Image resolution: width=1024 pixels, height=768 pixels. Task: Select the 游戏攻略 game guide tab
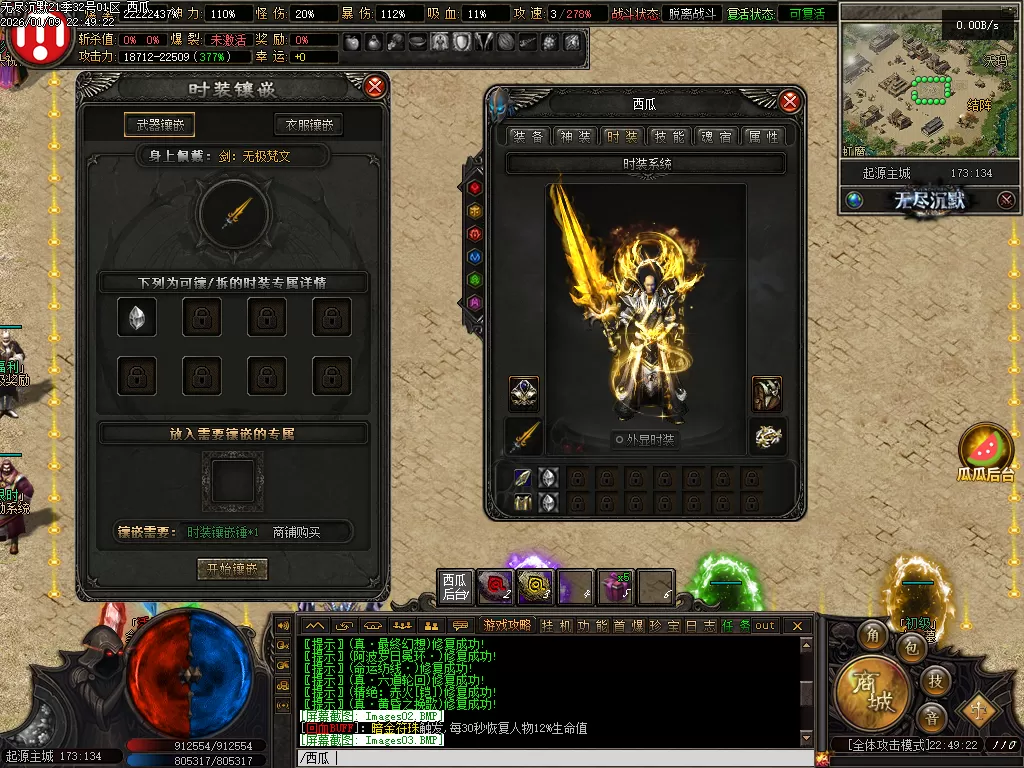506,626
